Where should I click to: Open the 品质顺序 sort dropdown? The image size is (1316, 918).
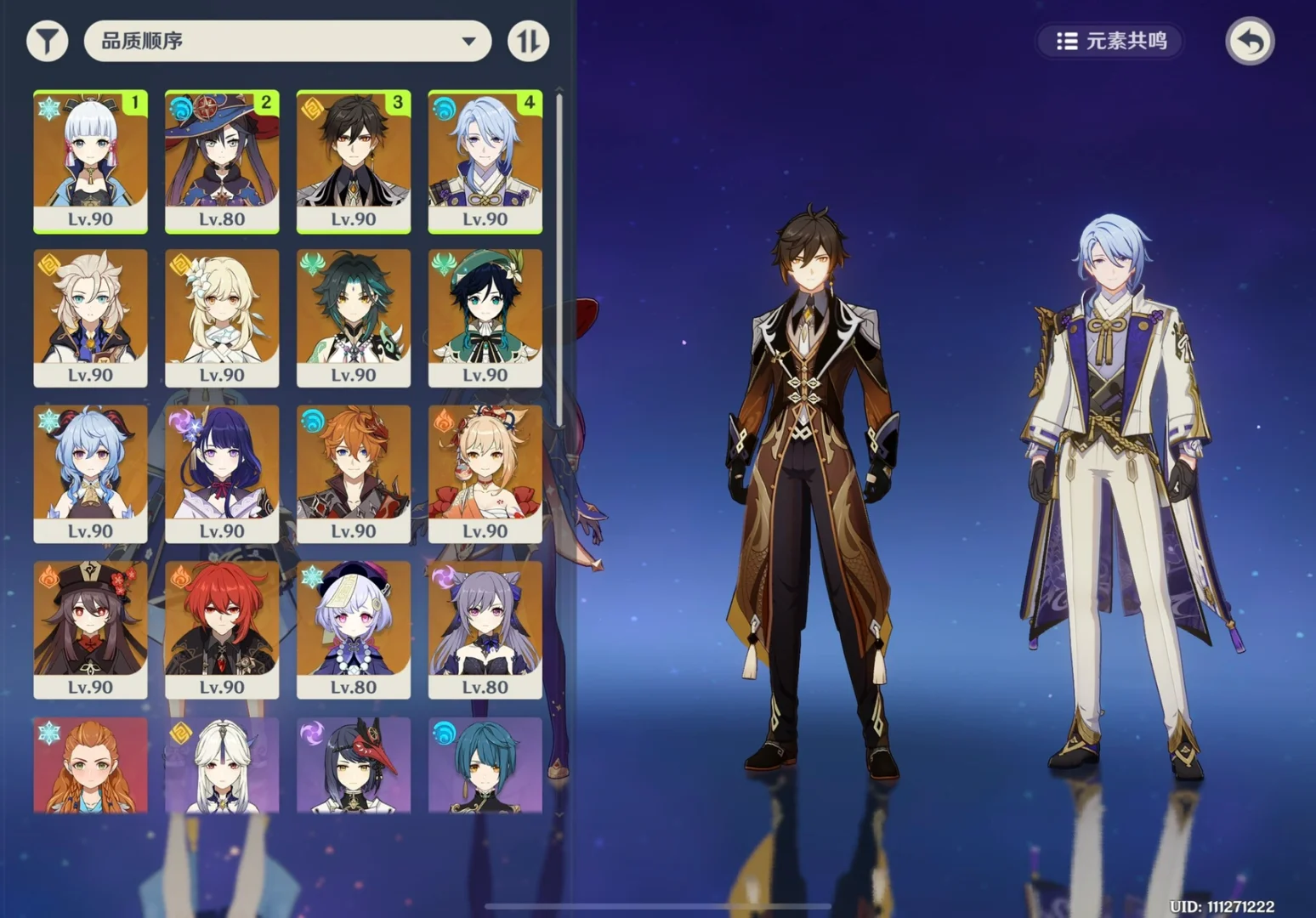(x=287, y=41)
